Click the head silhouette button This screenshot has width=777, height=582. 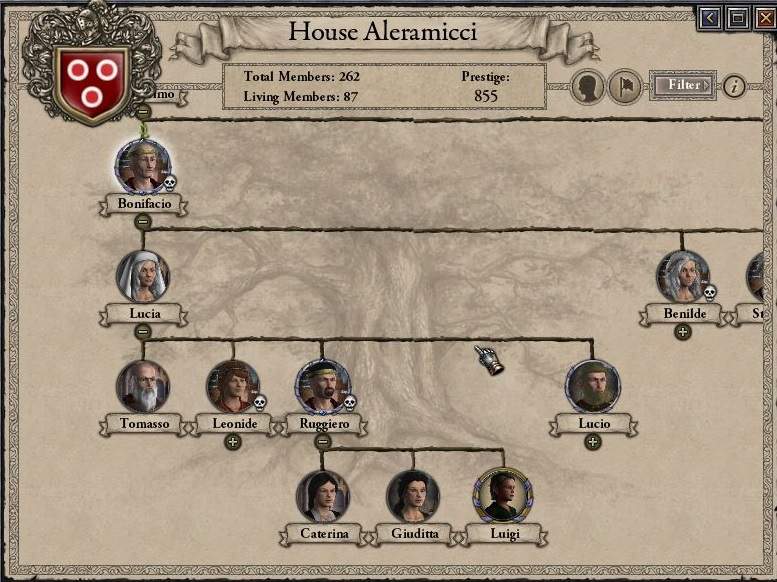(588, 87)
